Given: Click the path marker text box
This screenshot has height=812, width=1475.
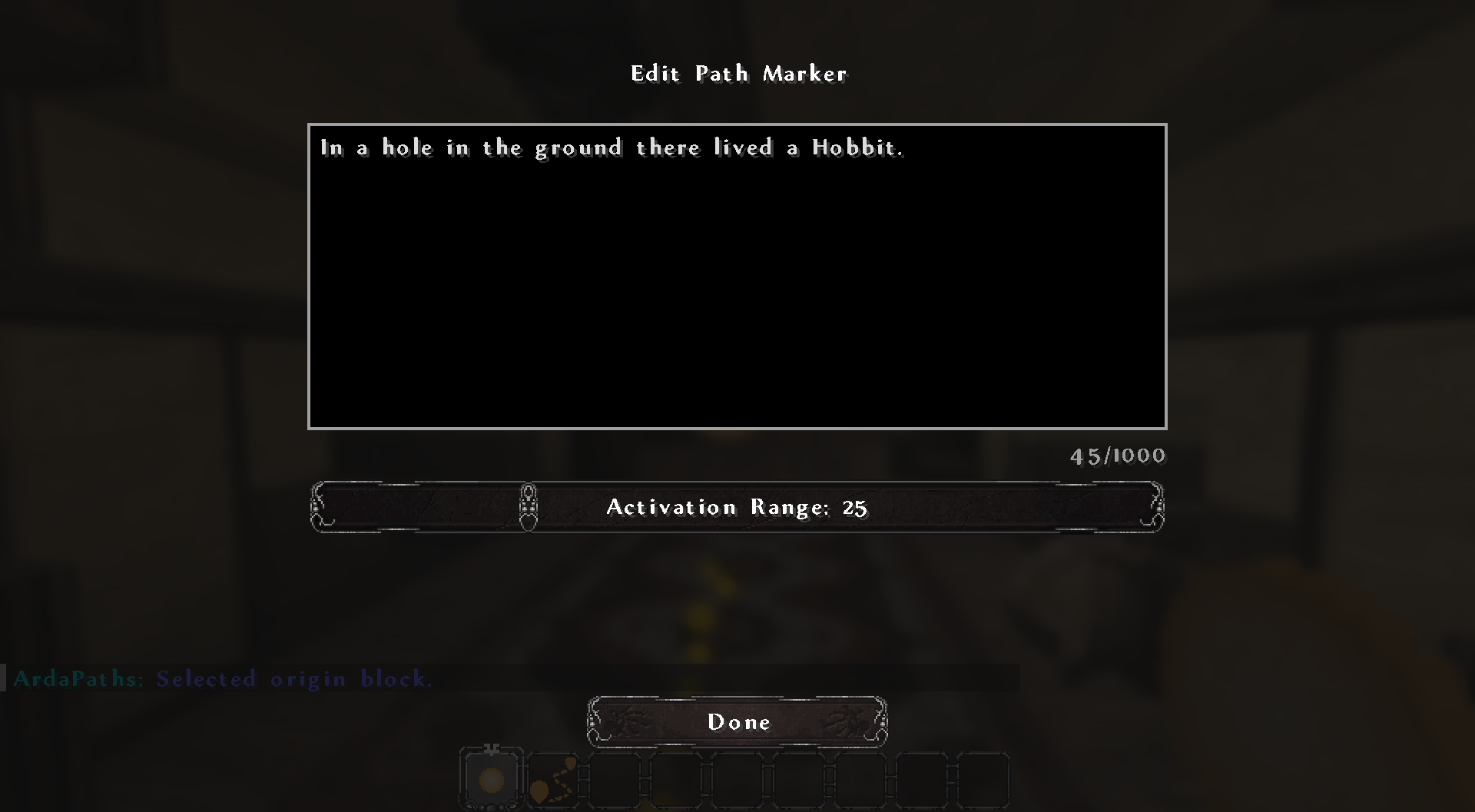Looking at the screenshot, I should pos(737,276).
